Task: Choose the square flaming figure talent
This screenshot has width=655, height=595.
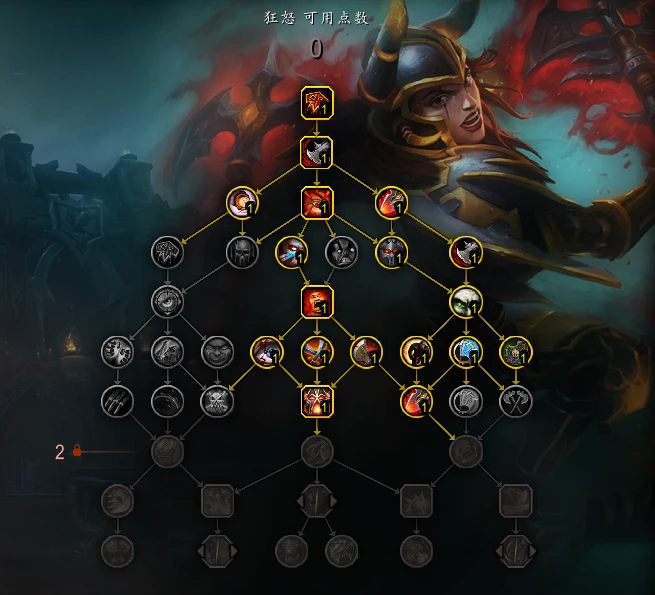Action: coord(317,401)
